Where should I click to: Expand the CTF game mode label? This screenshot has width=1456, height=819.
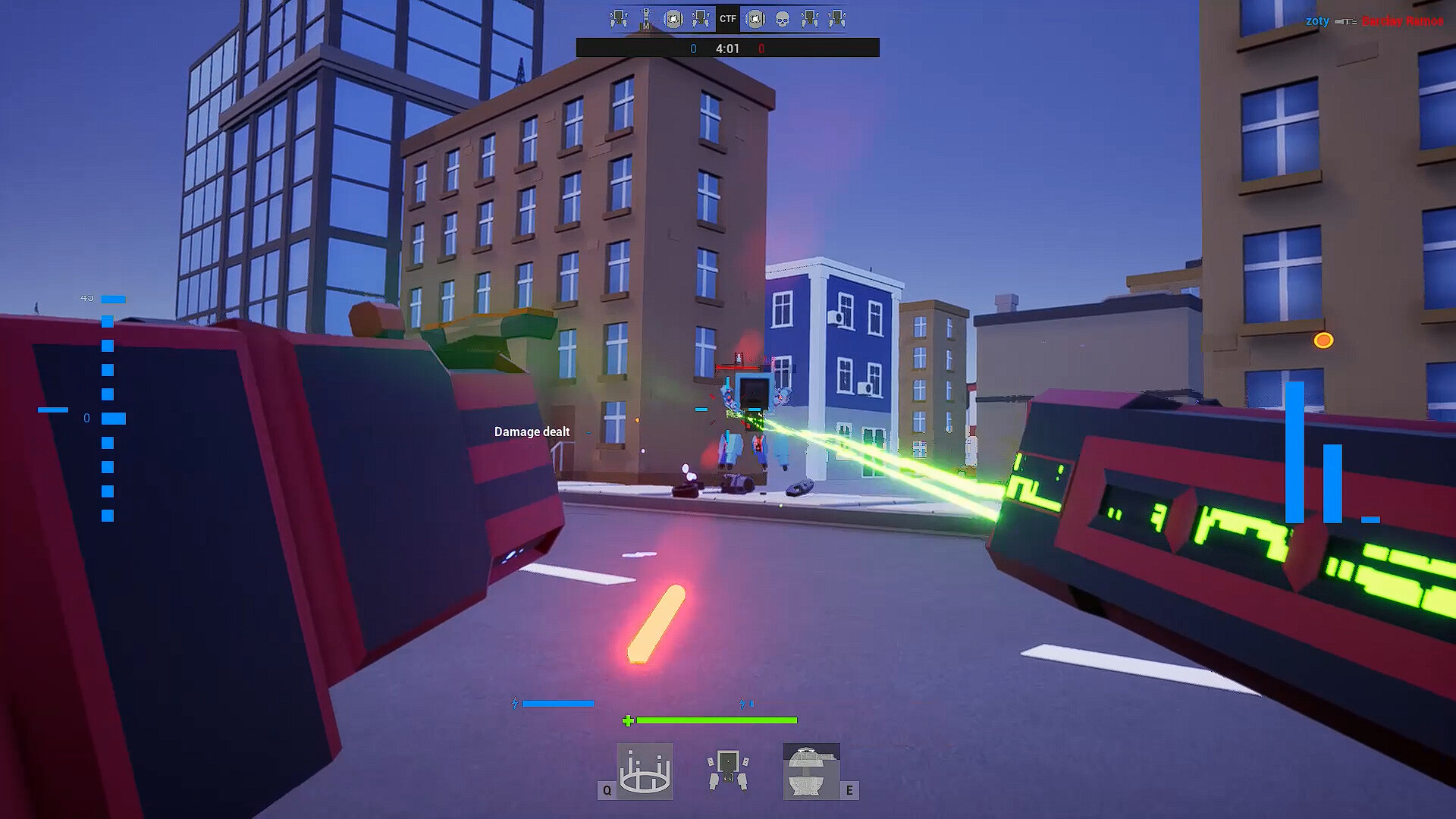click(x=728, y=18)
